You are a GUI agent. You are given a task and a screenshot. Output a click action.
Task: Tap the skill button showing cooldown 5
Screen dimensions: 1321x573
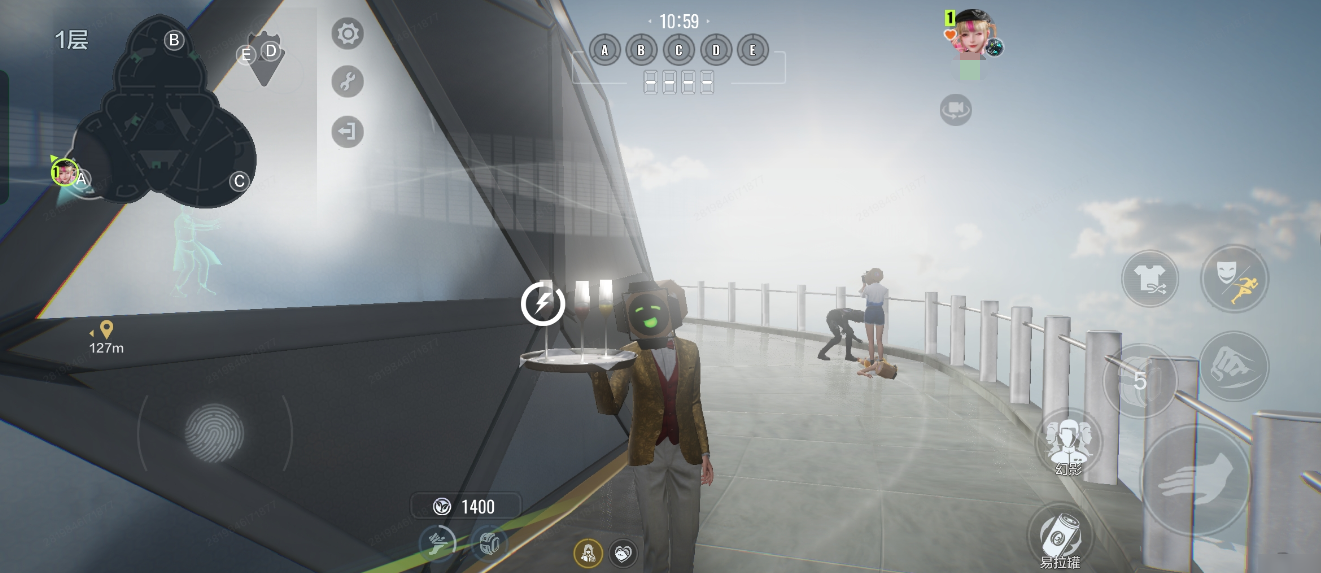tap(1139, 381)
